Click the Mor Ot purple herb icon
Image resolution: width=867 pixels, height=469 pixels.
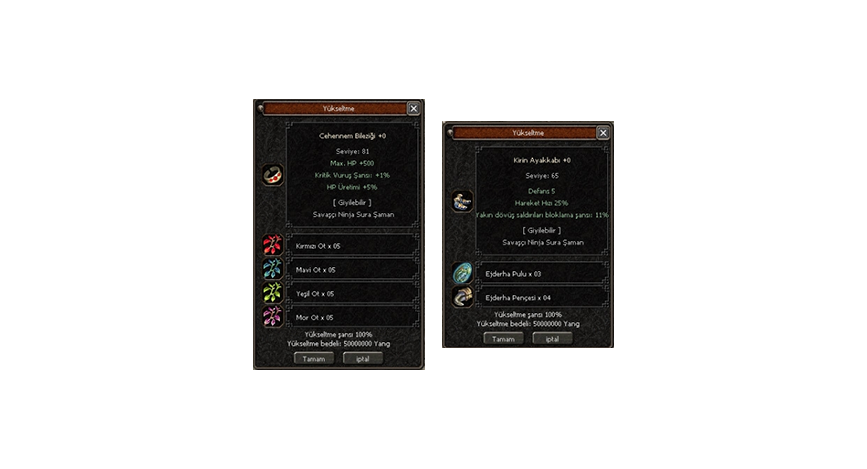pyautogui.click(x=272, y=317)
